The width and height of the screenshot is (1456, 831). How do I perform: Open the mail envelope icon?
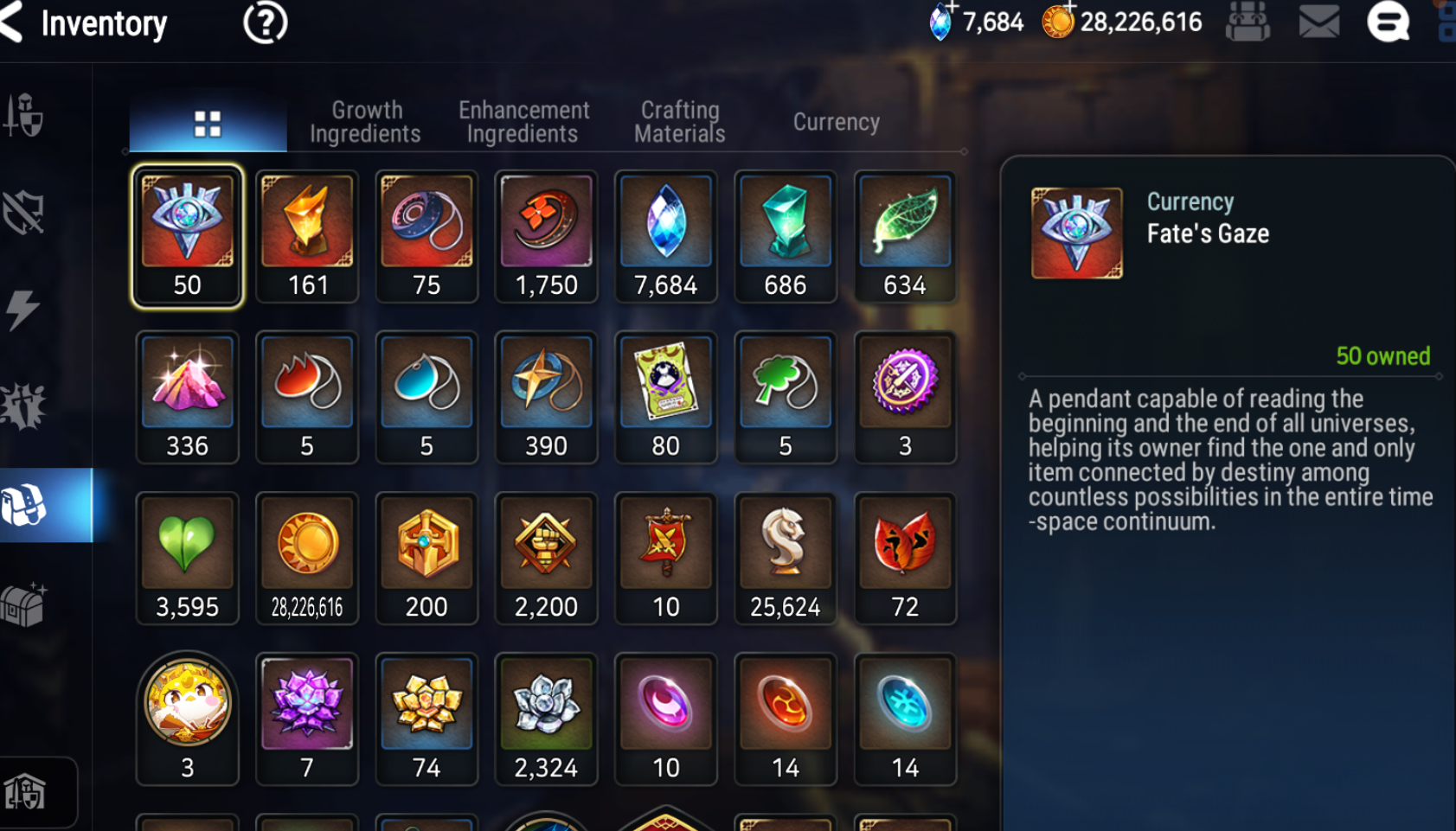[1318, 22]
